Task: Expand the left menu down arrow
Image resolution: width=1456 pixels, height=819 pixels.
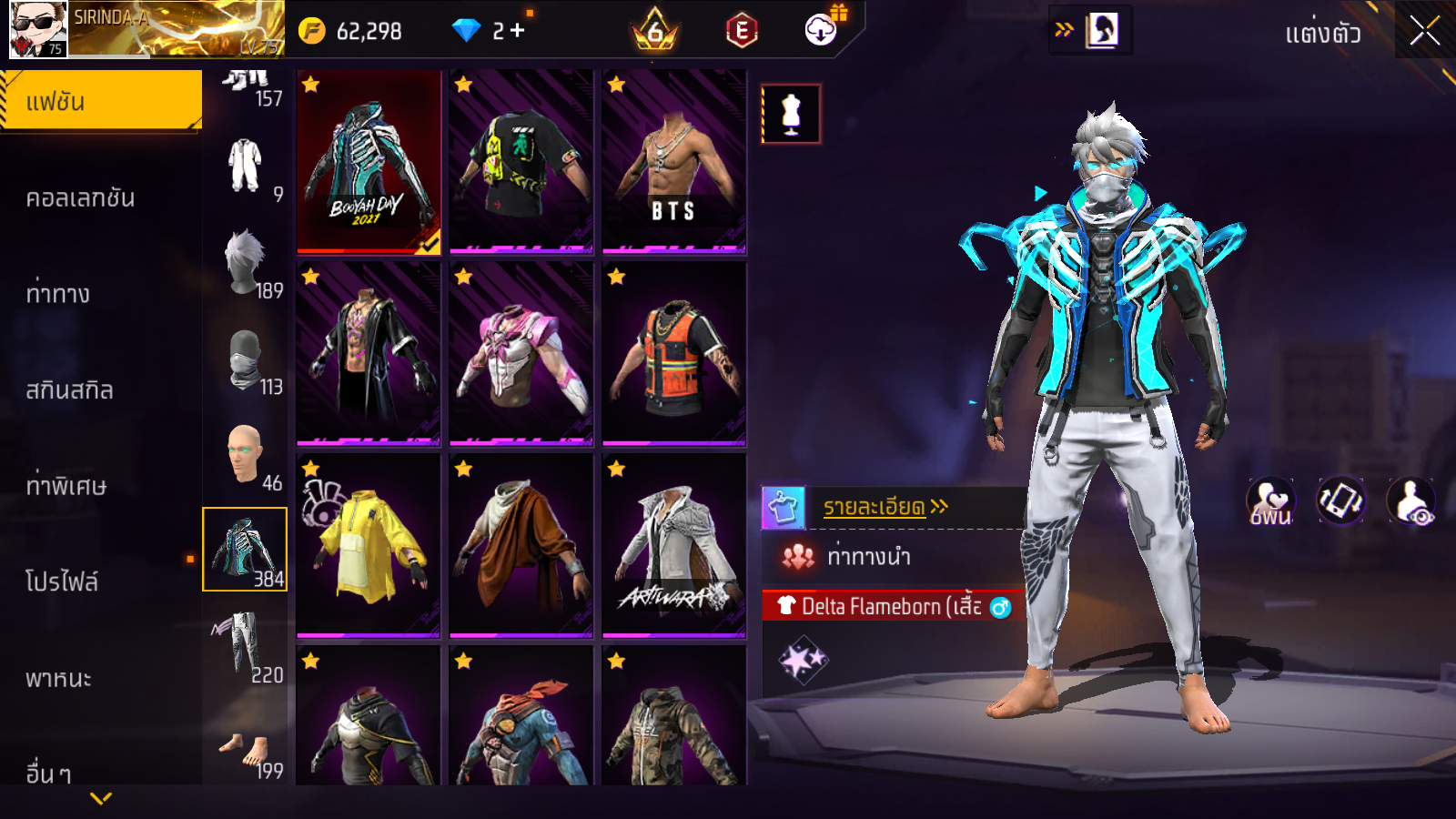Action: (101, 798)
